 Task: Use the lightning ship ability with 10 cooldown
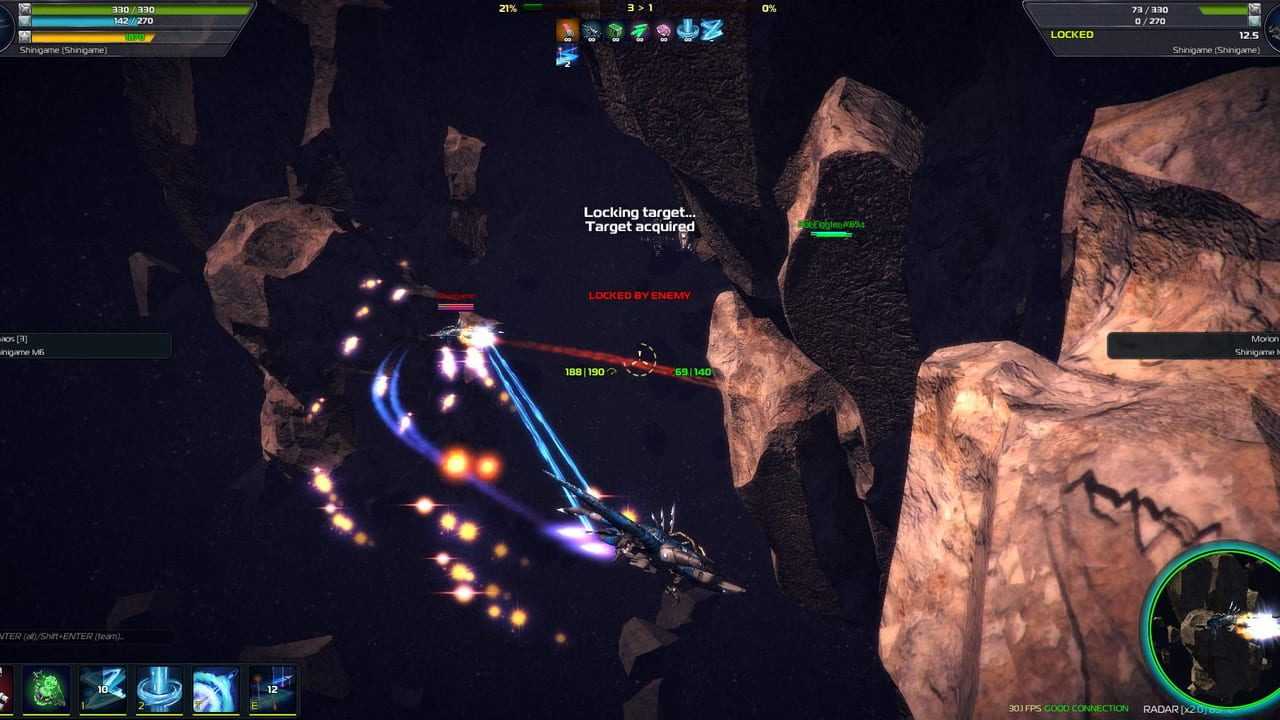[x=103, y=689]
